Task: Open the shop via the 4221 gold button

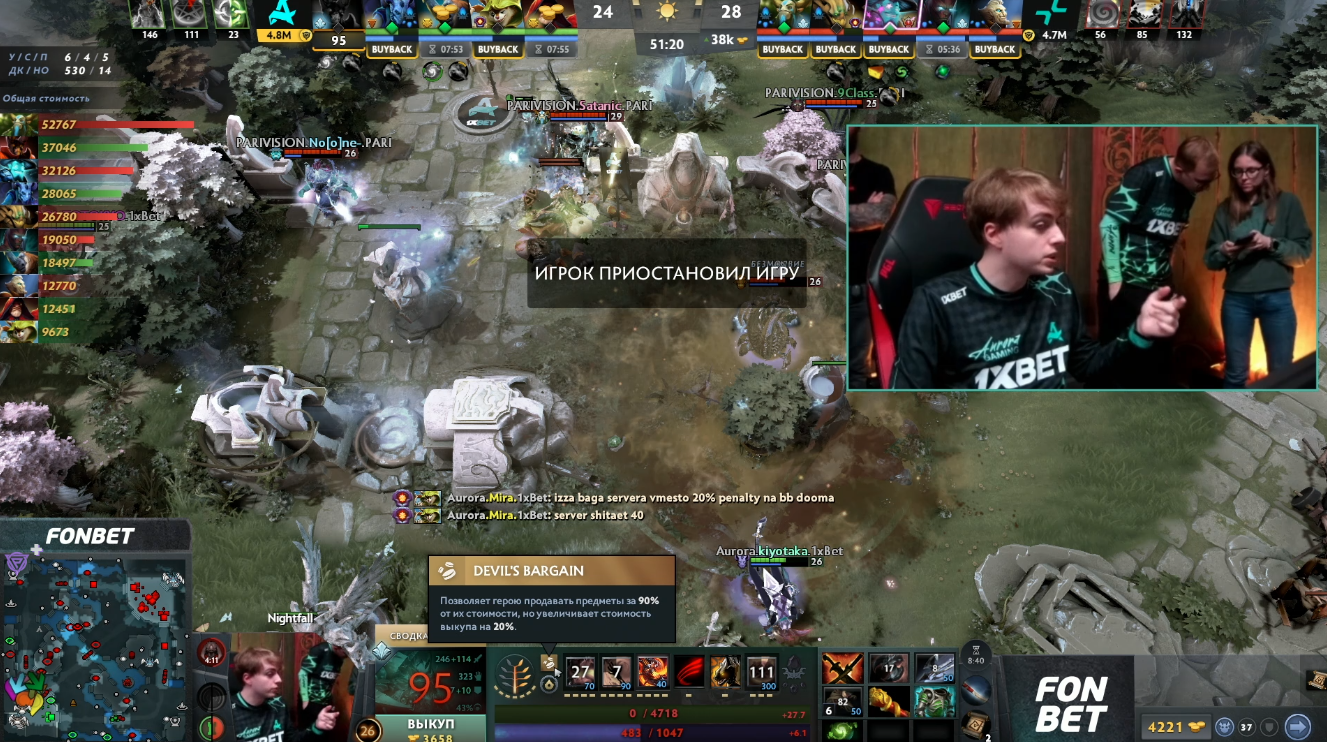Action: click(1174, 727)
